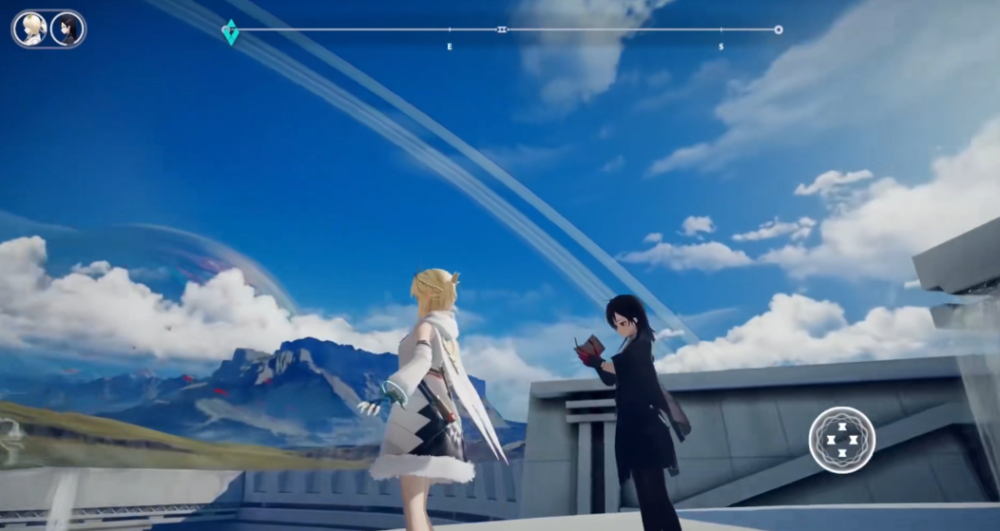Click the teal diamond compass marker
This screenshot has width=1000, height=531.
230,32
